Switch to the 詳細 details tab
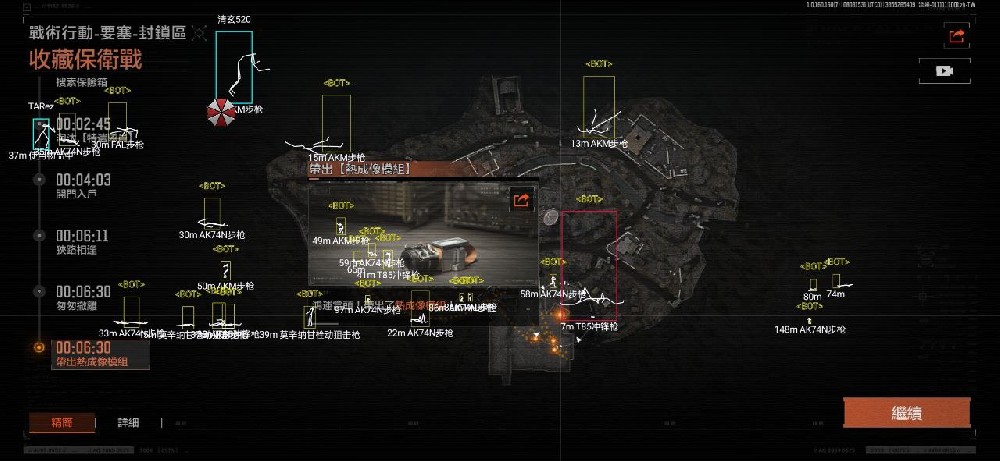This screenshot has width=1000, height=461. tap(129, 423)
